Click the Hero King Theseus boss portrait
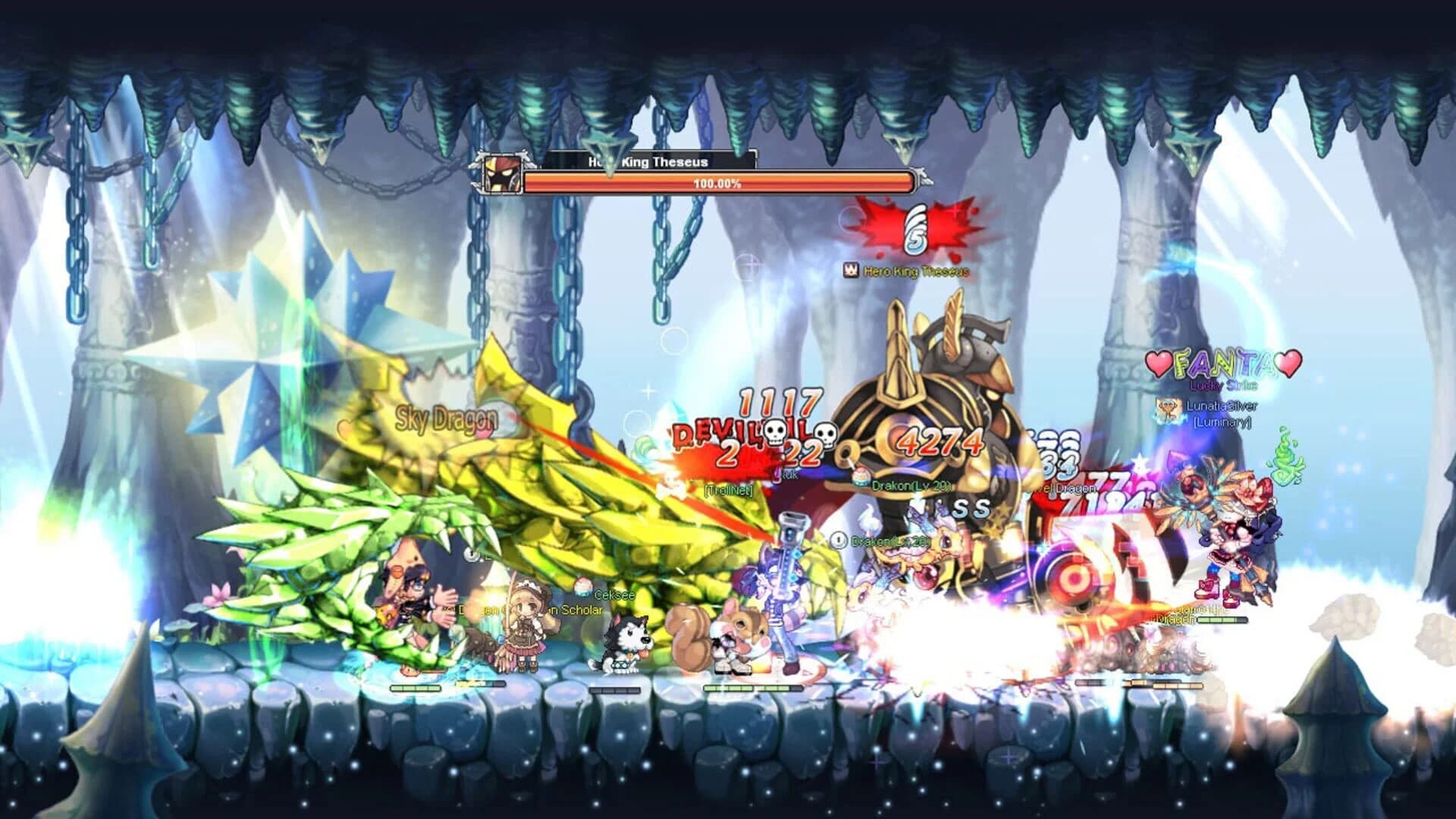1456x819 pixels. click(x=502, y=174)
